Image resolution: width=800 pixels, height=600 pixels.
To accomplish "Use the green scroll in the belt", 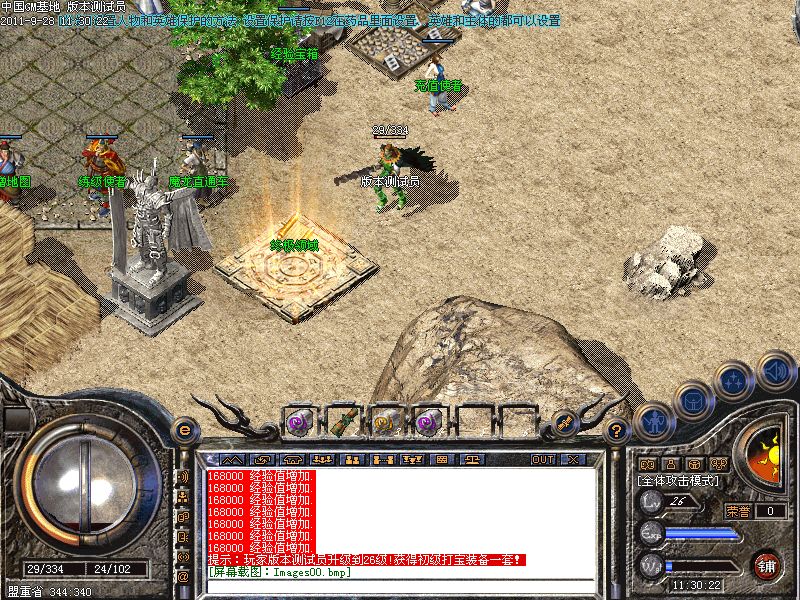I will click(x=342, y=422).
